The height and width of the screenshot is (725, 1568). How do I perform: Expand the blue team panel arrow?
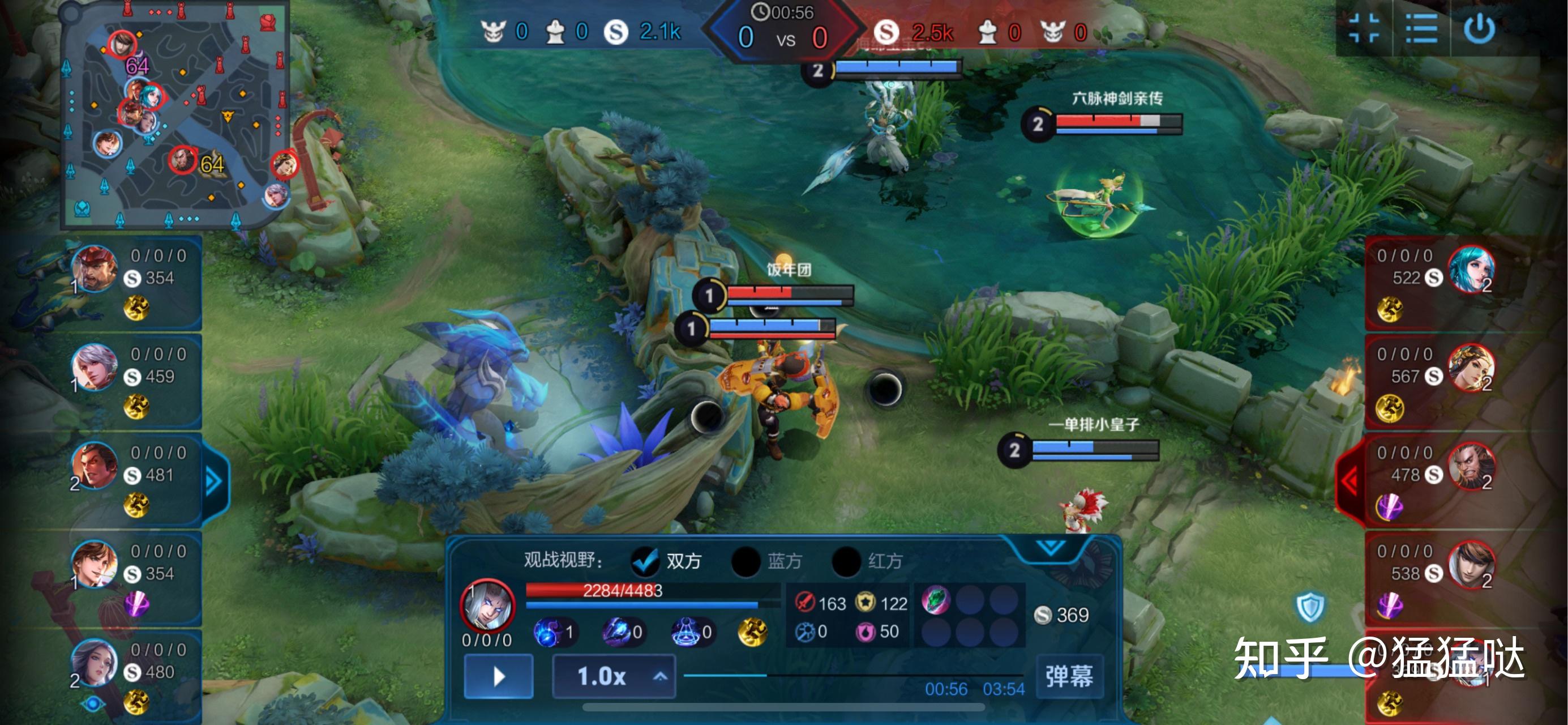[213, 481]
